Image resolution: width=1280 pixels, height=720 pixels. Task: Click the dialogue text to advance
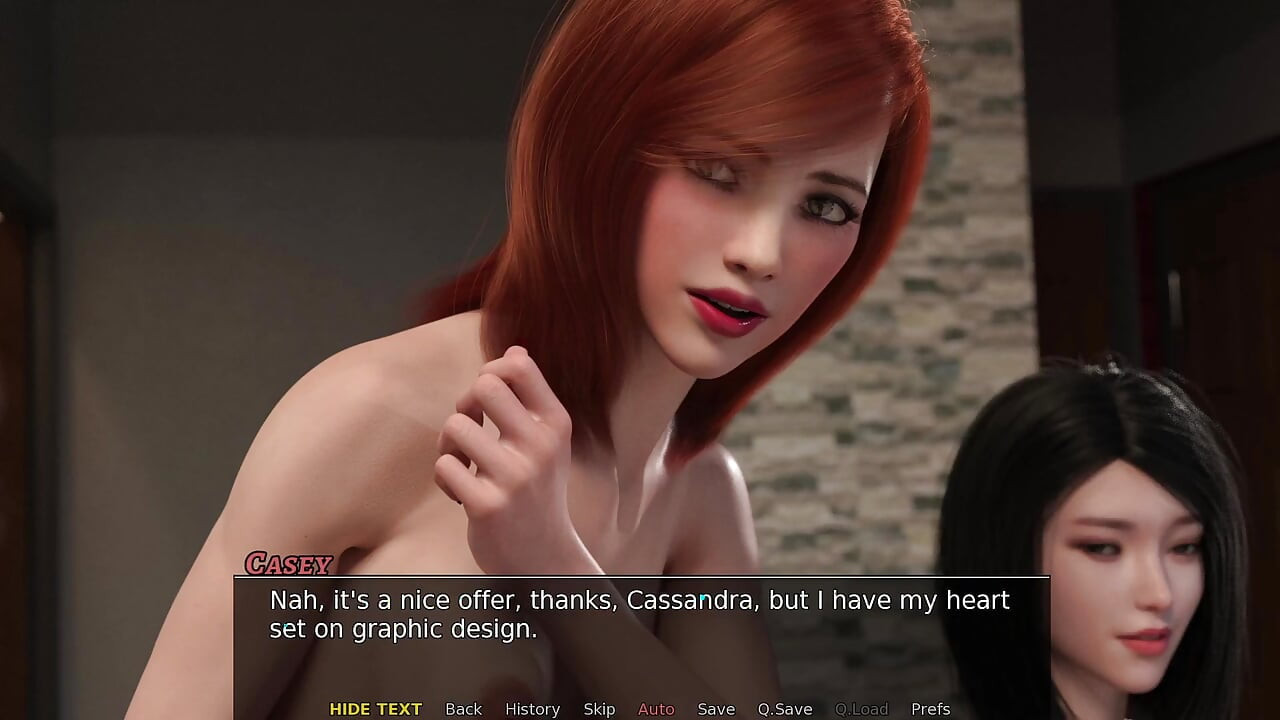(638, 613)
